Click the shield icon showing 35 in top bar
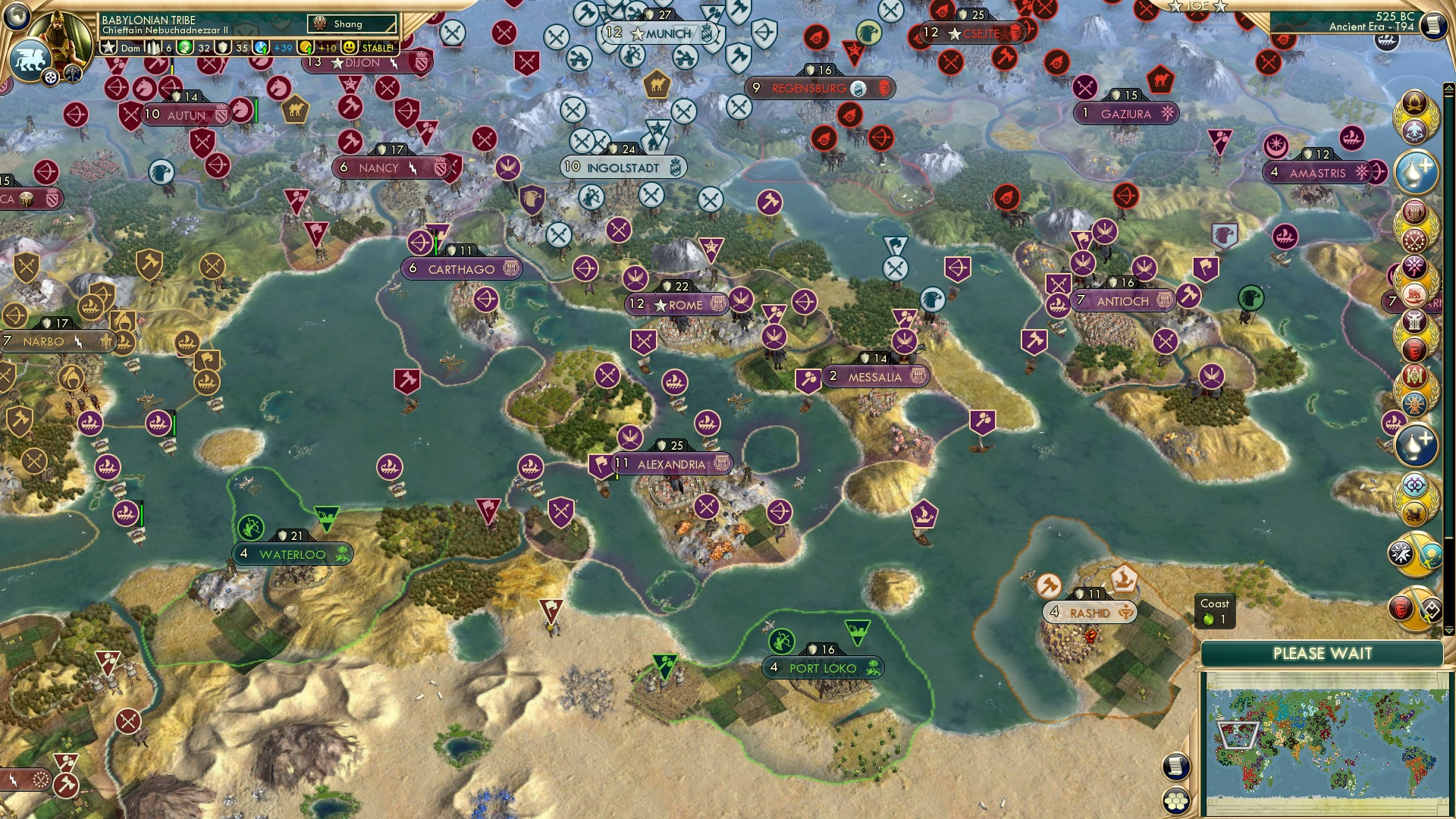This screenshot has height=819, width=1456. [221, 47]
